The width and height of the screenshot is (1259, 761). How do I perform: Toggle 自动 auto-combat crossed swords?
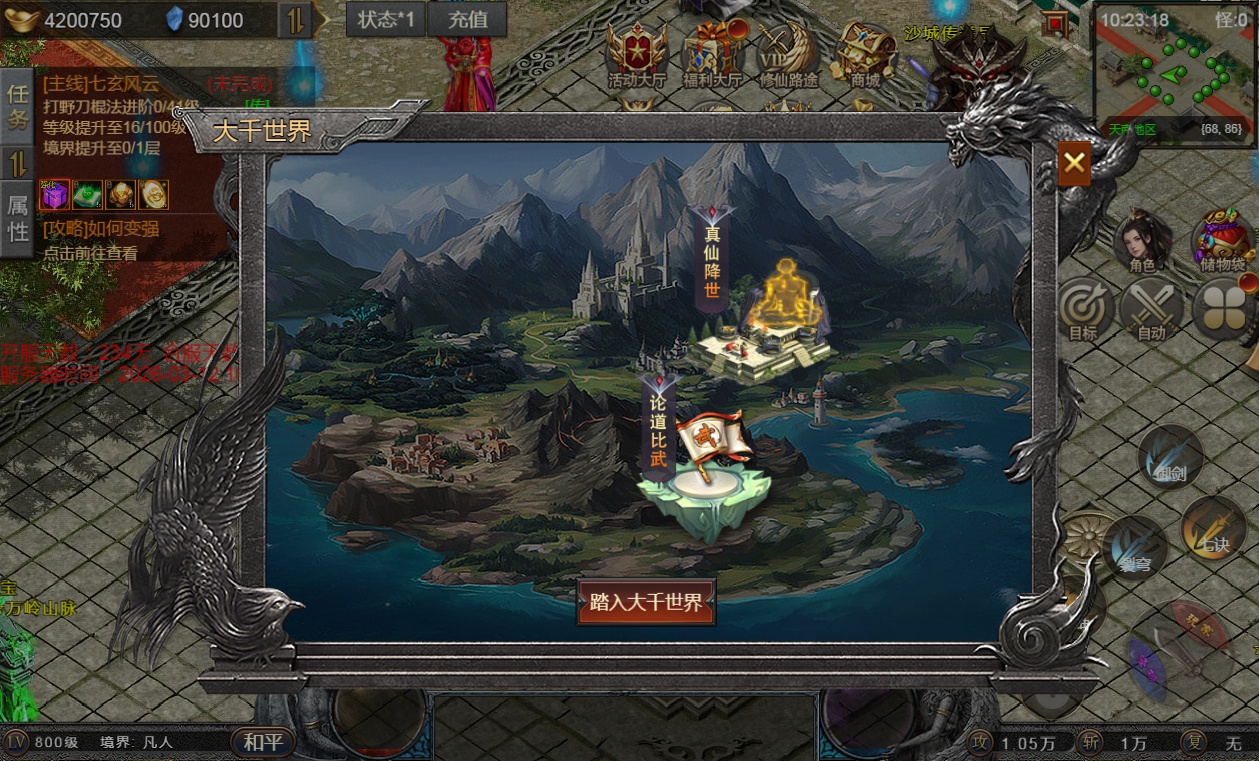pyautogui.click(x=1151, y=310)
